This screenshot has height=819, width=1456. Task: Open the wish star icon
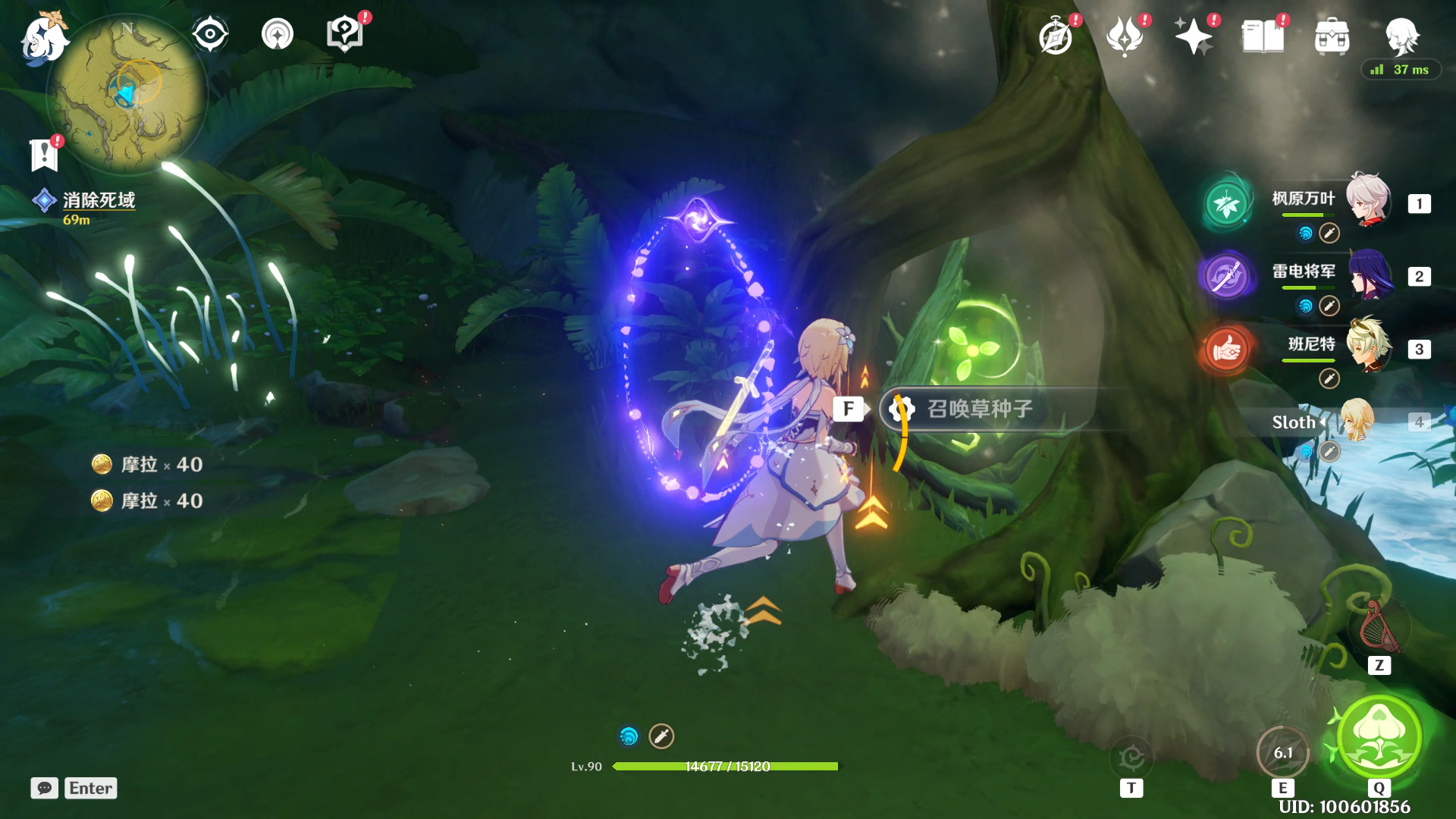(1194, 37)
